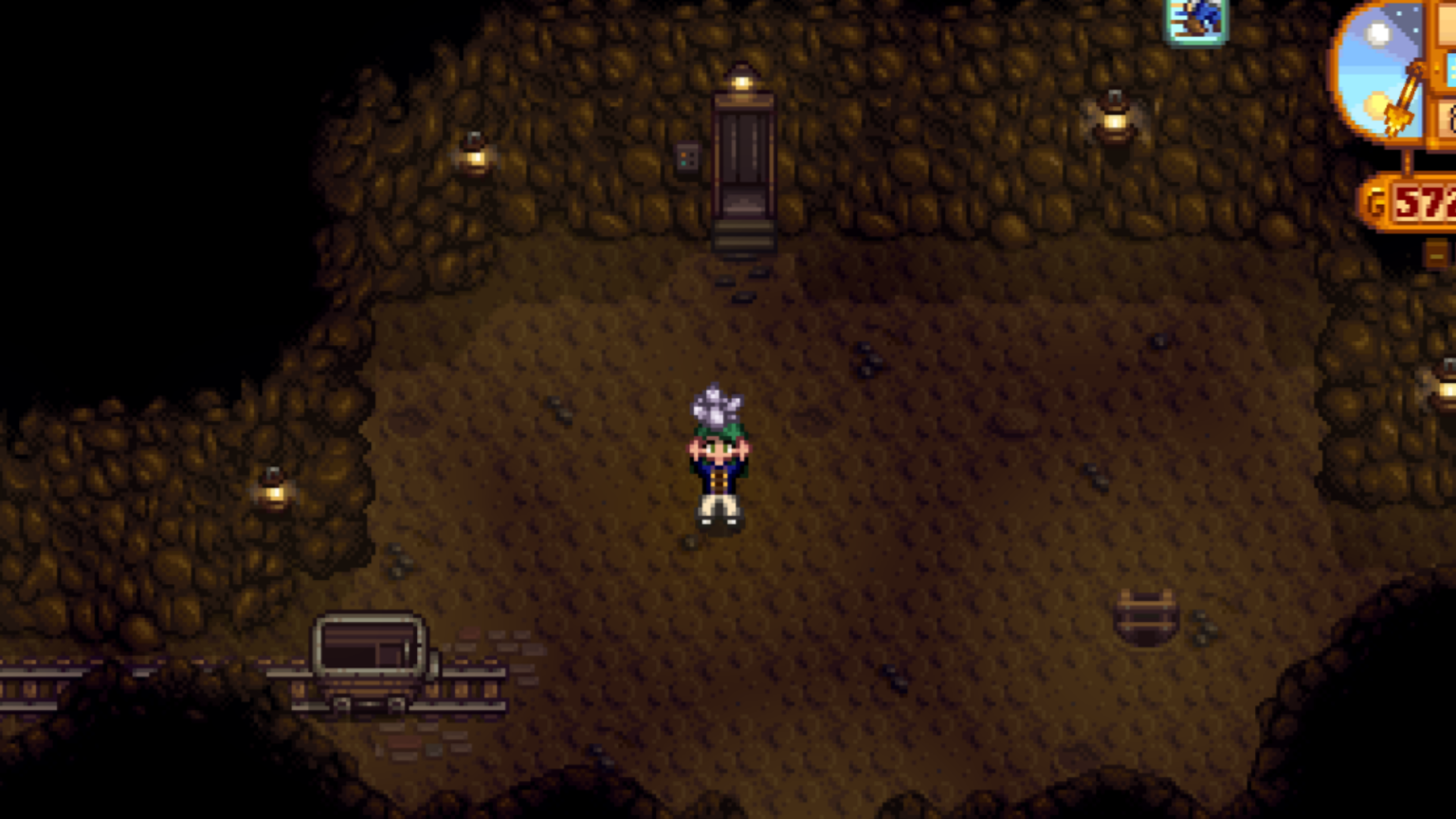The height and width of the screenshot is (819, 1456).
Task: Click the gold counter showing 572g
Action: pos(1419,202)
